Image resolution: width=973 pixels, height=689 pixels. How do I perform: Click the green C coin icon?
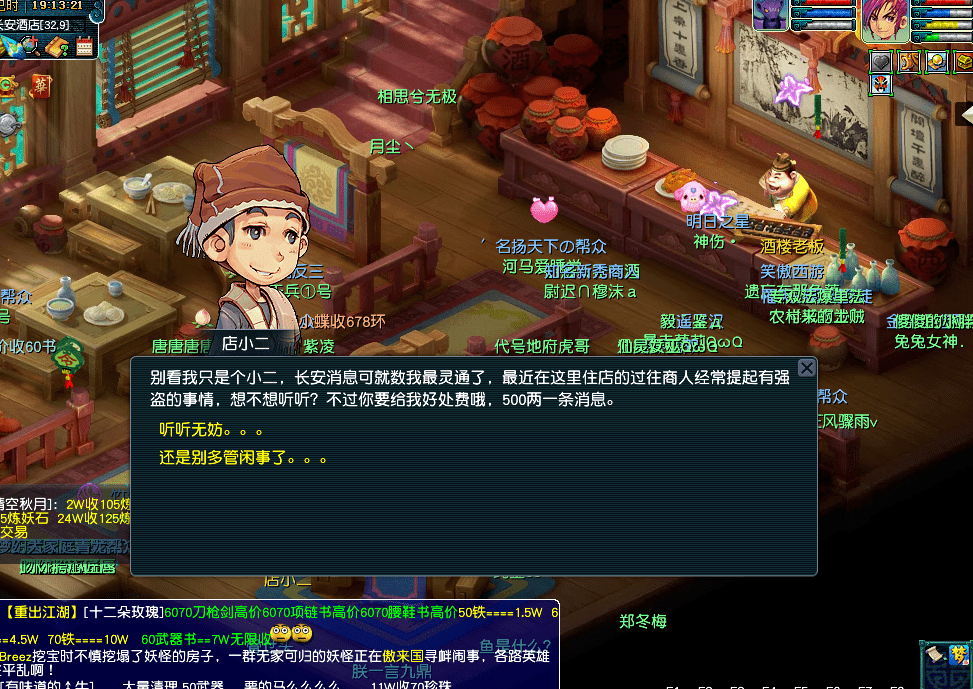6,85
